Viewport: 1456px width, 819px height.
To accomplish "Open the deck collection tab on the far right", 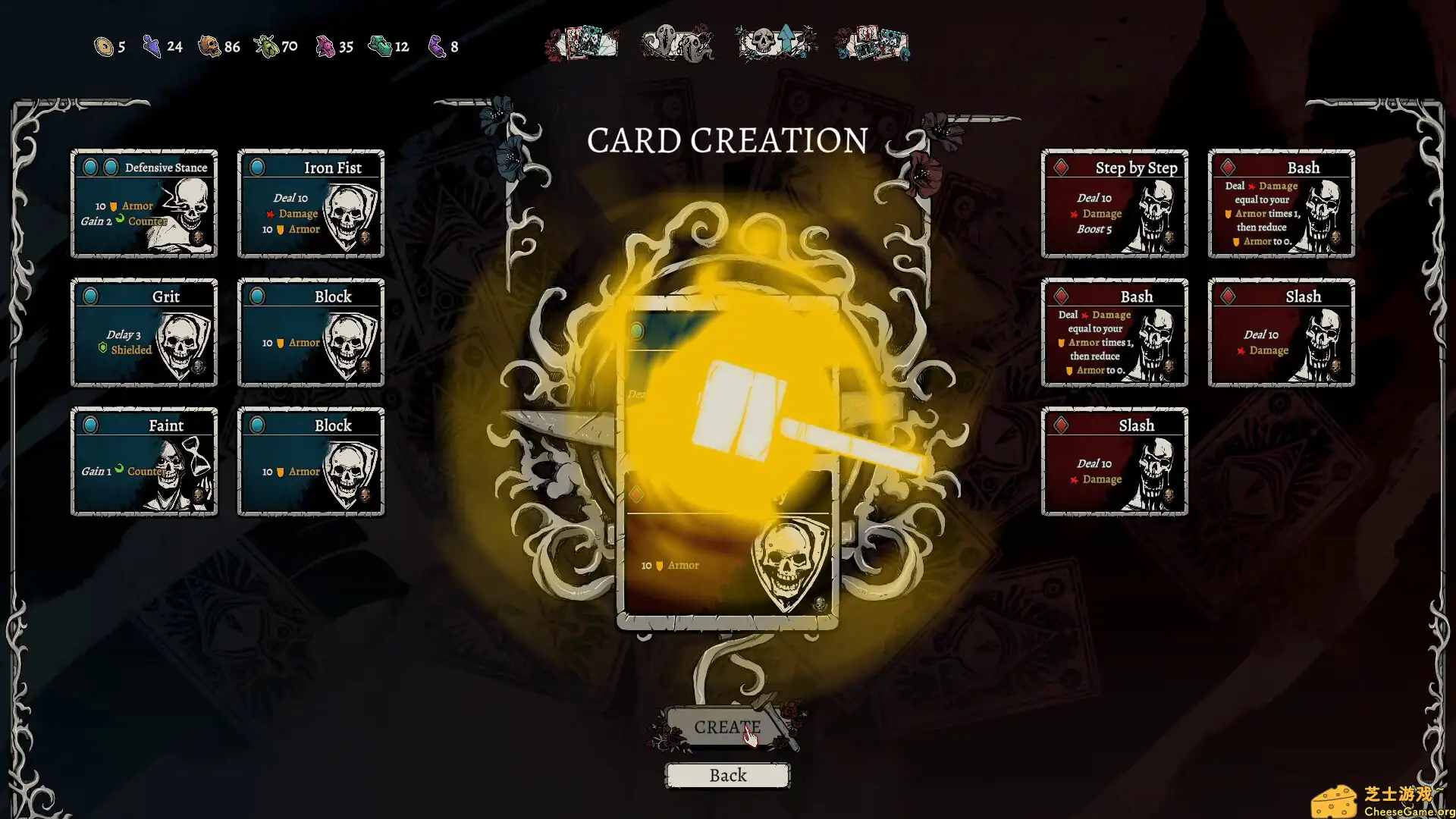I will click(x=872, y=42).
